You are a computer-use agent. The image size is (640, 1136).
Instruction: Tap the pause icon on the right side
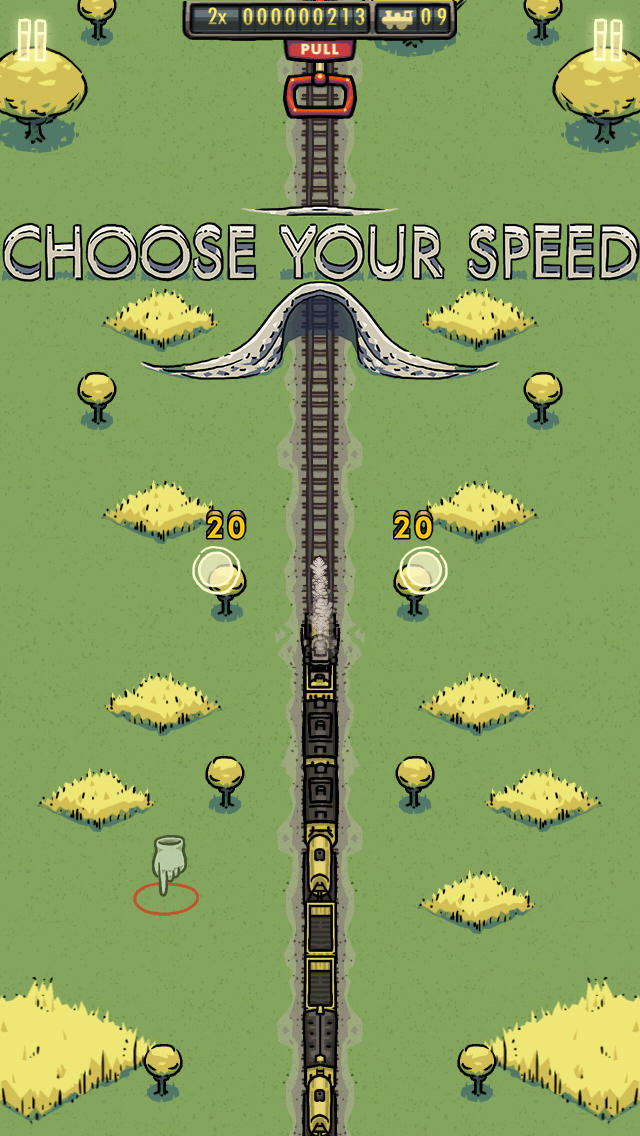click(x=608, y=40)
